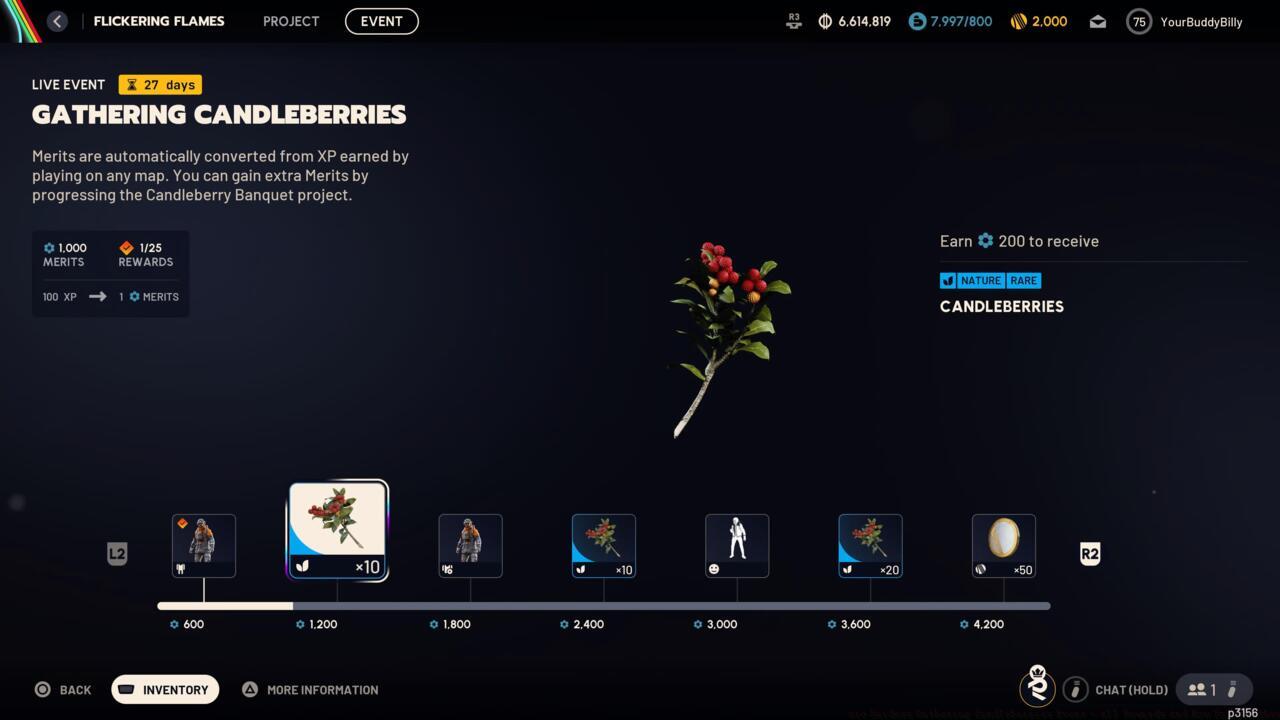1280x720 pixels.
Task: Select the EVENT tab
Action: [x=381, y=21]
